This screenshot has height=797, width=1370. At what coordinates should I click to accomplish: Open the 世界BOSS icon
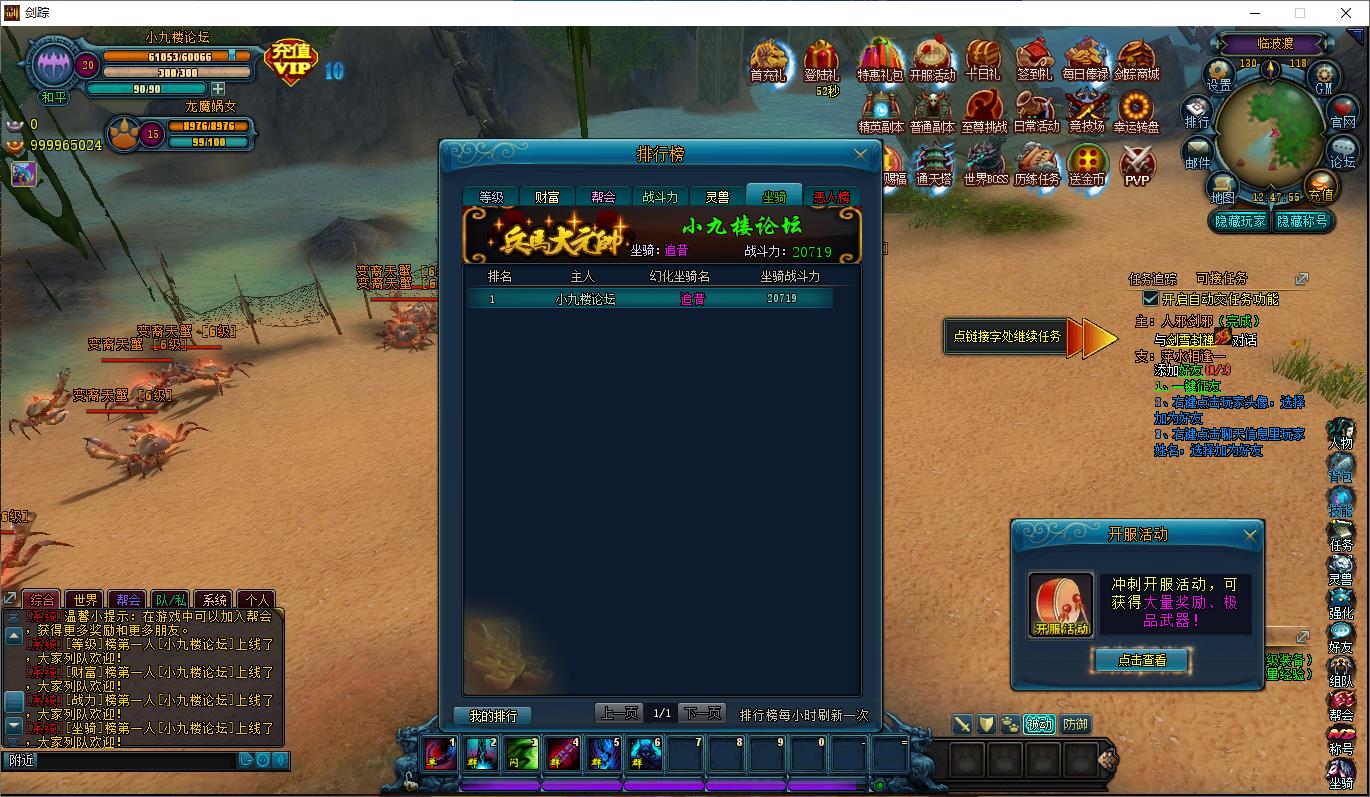click(985, 165)
